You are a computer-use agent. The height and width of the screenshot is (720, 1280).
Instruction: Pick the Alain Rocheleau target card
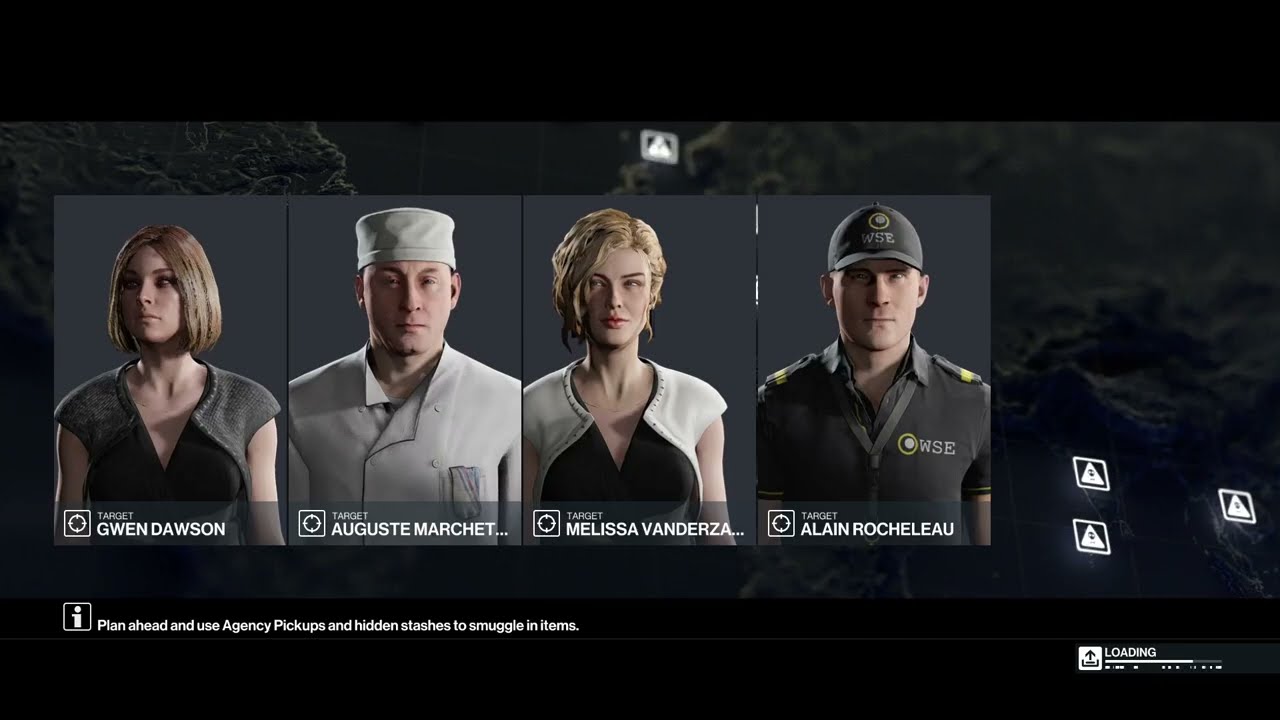coord(874,370)
